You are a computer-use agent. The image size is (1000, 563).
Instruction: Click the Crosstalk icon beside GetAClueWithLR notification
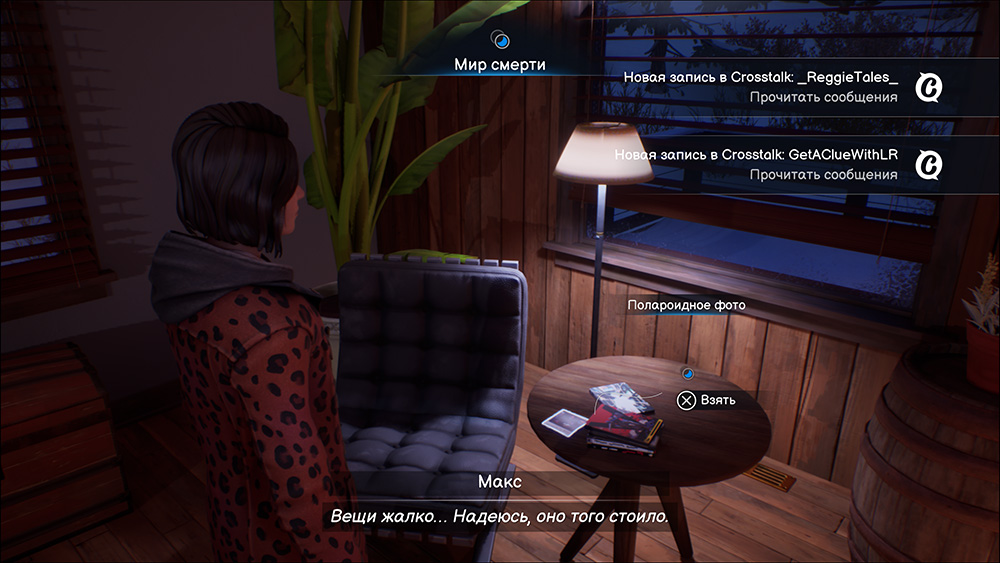coord(930,165)
